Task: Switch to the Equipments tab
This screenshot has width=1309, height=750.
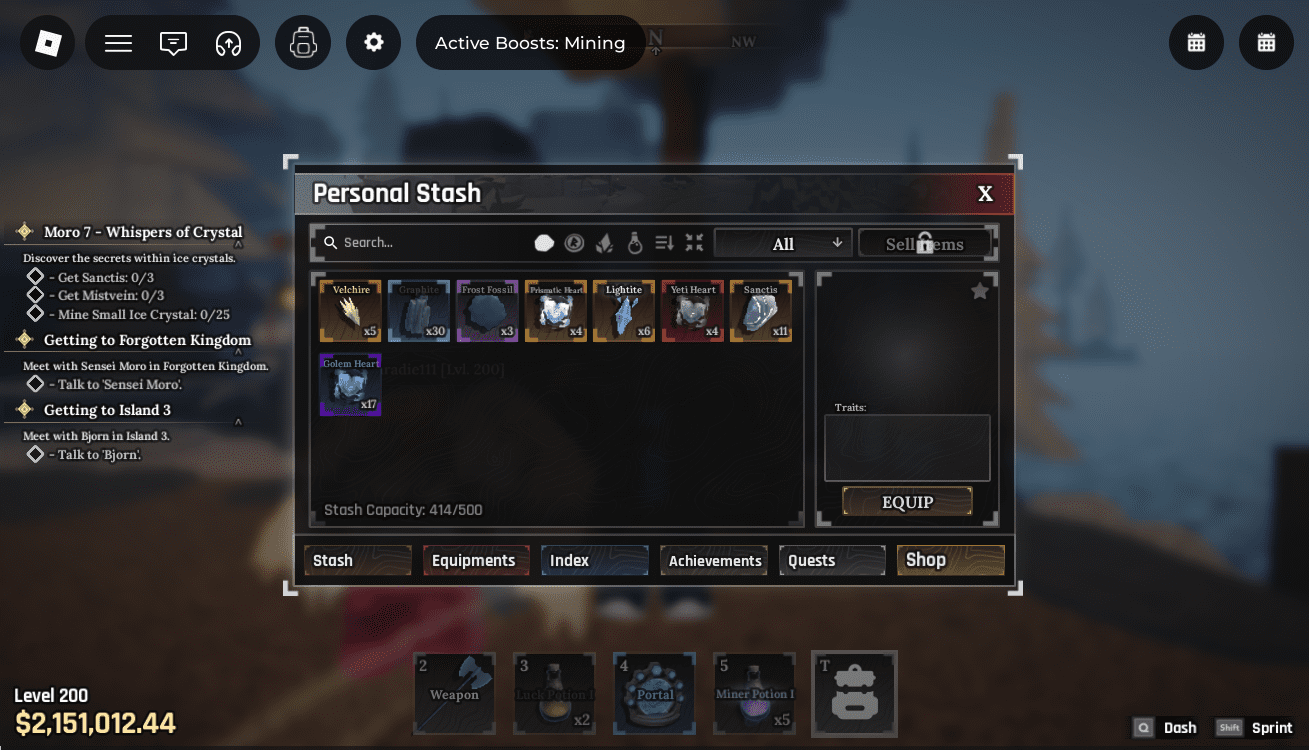Action: coord(473,561)
